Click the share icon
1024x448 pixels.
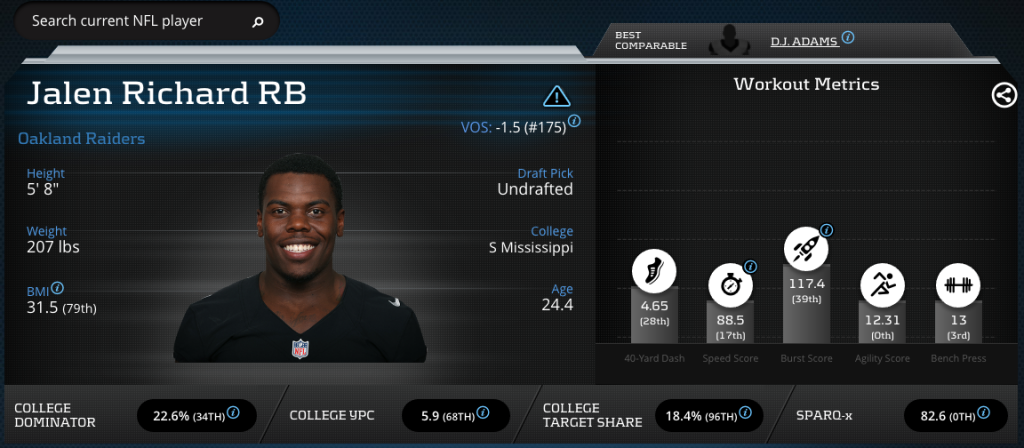(1004, 95)
